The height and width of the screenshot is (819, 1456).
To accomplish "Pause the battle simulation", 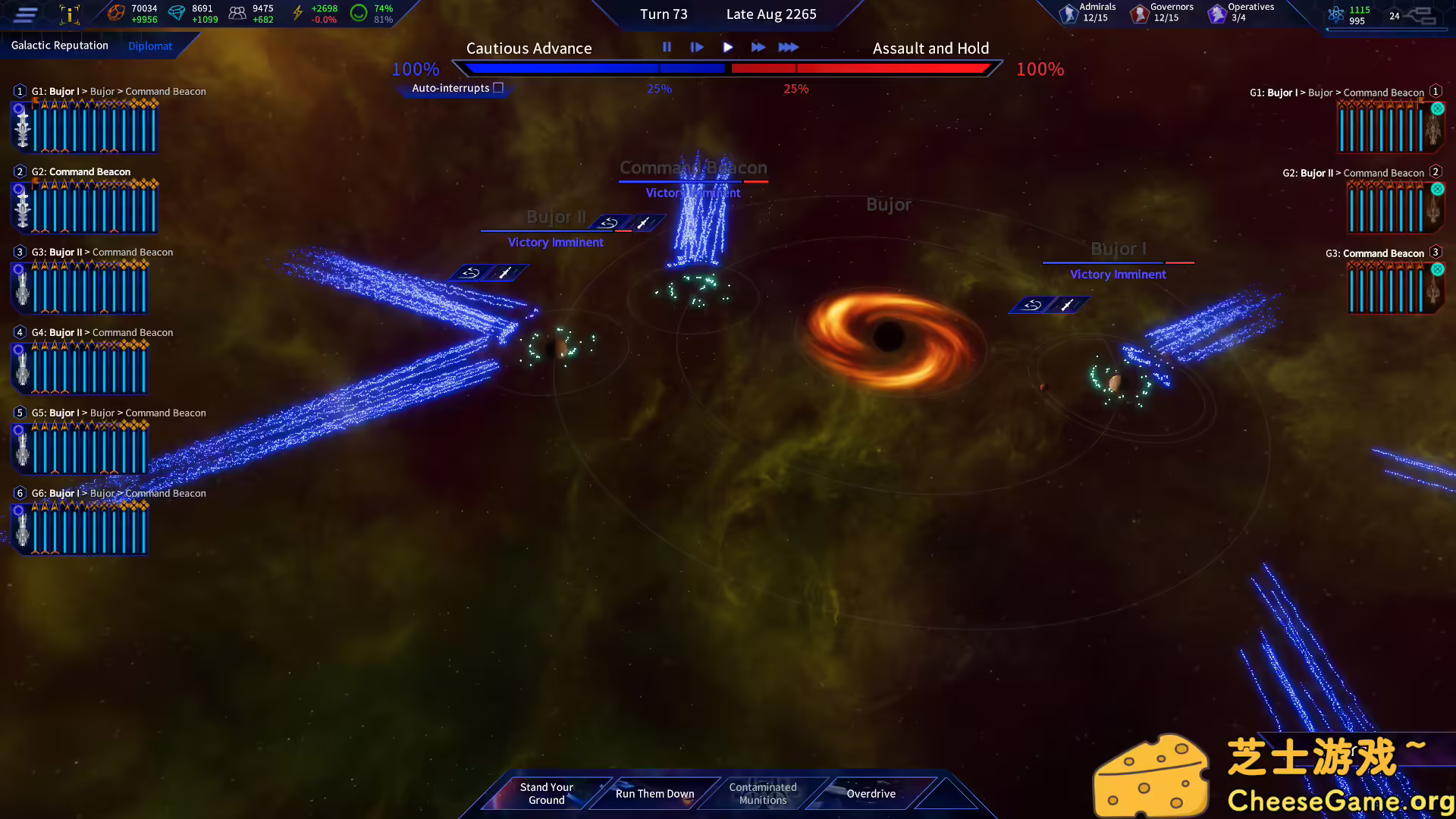I will [667, 47].
